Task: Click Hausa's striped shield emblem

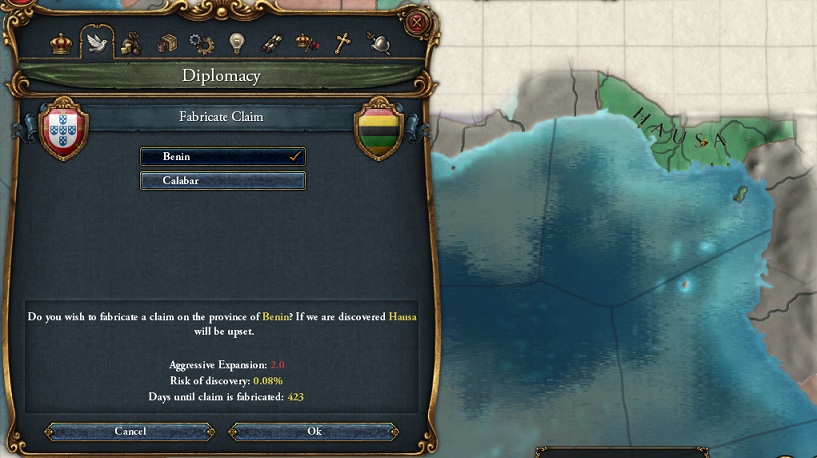Action: (x=378, y=130)
